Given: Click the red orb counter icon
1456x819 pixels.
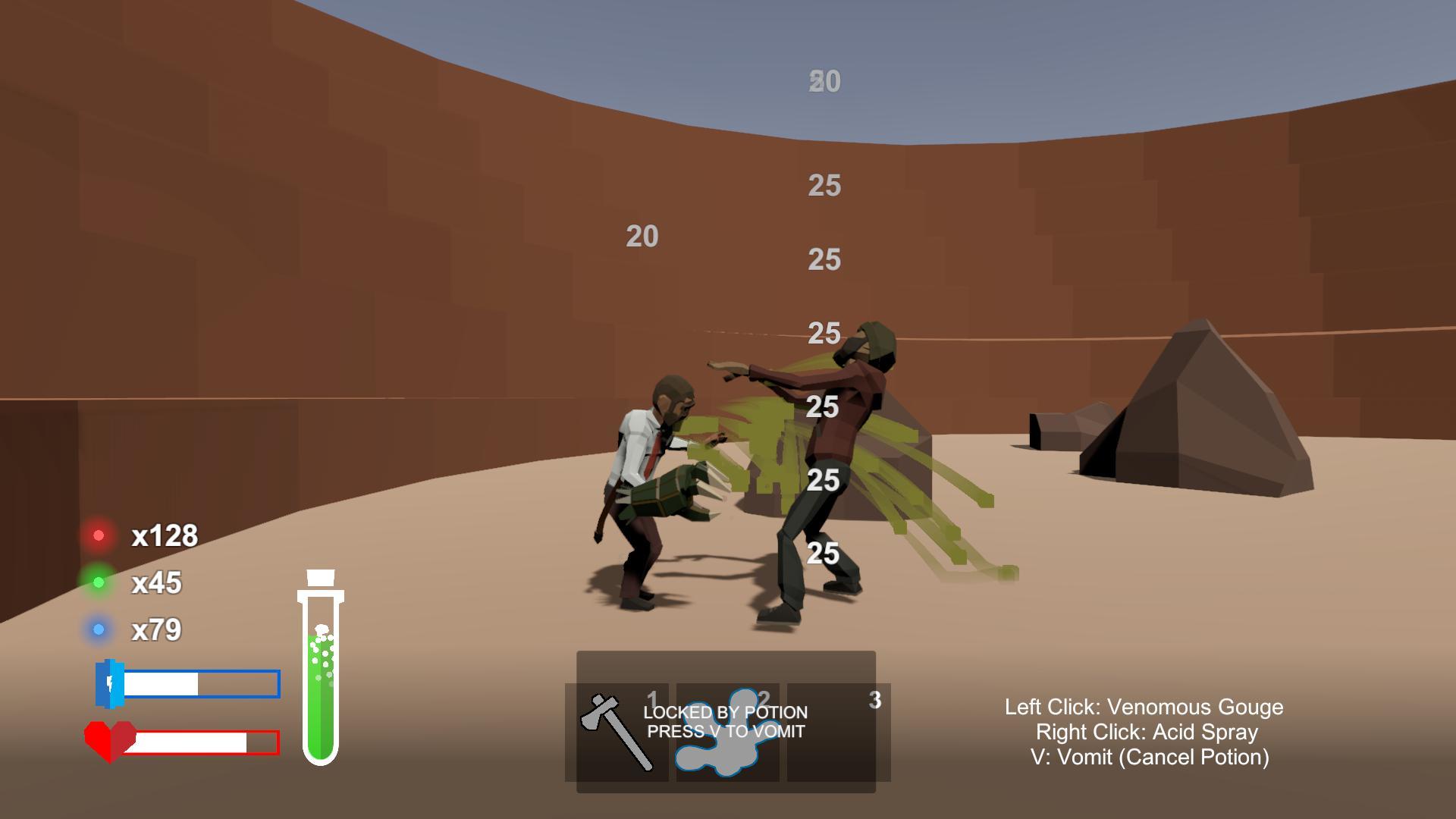Looking at the screenshot, I should click(99, 535).
